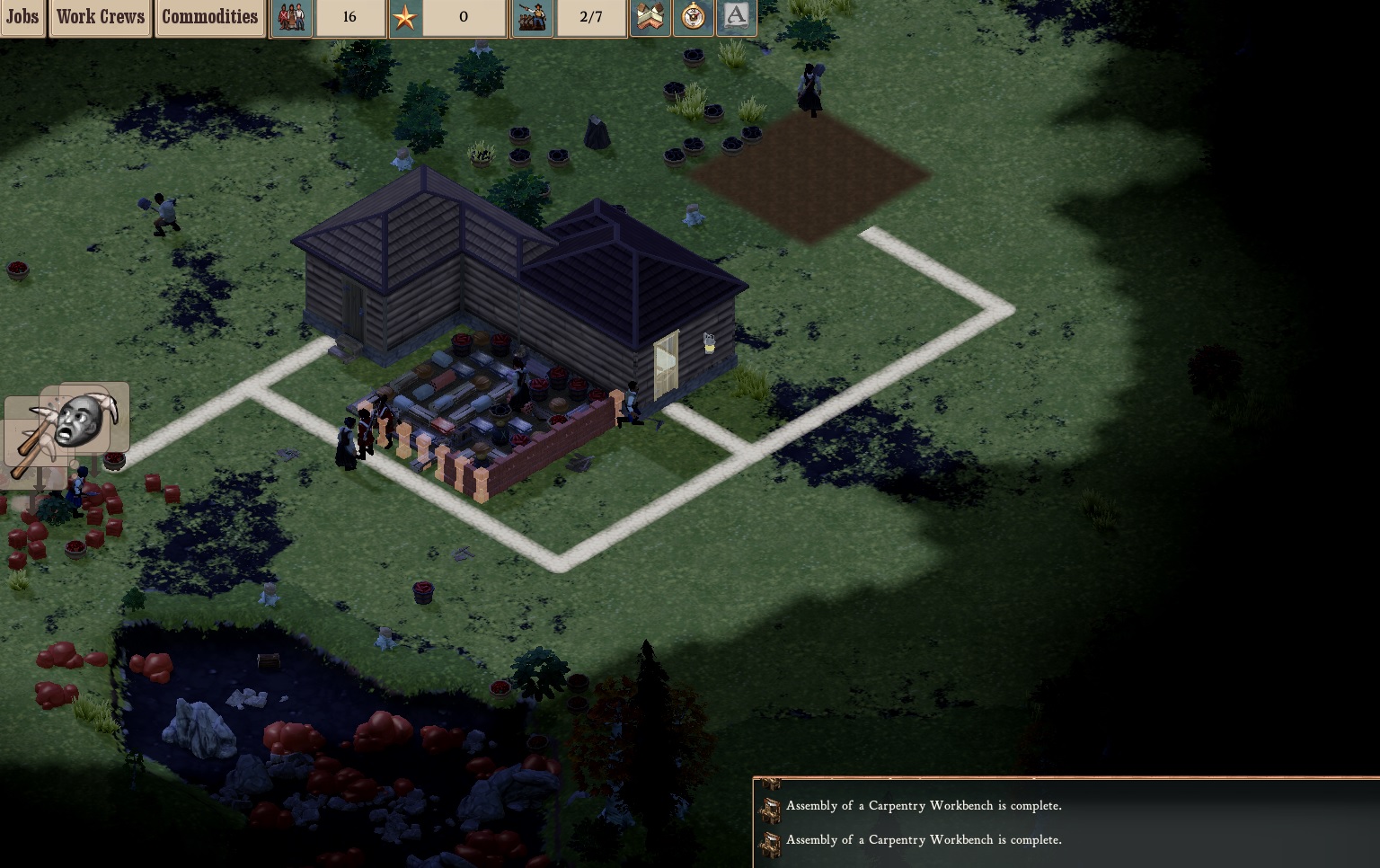Open the Jobs menu
The height and width of the screenshot is (868, 1380).
(22, 17)
